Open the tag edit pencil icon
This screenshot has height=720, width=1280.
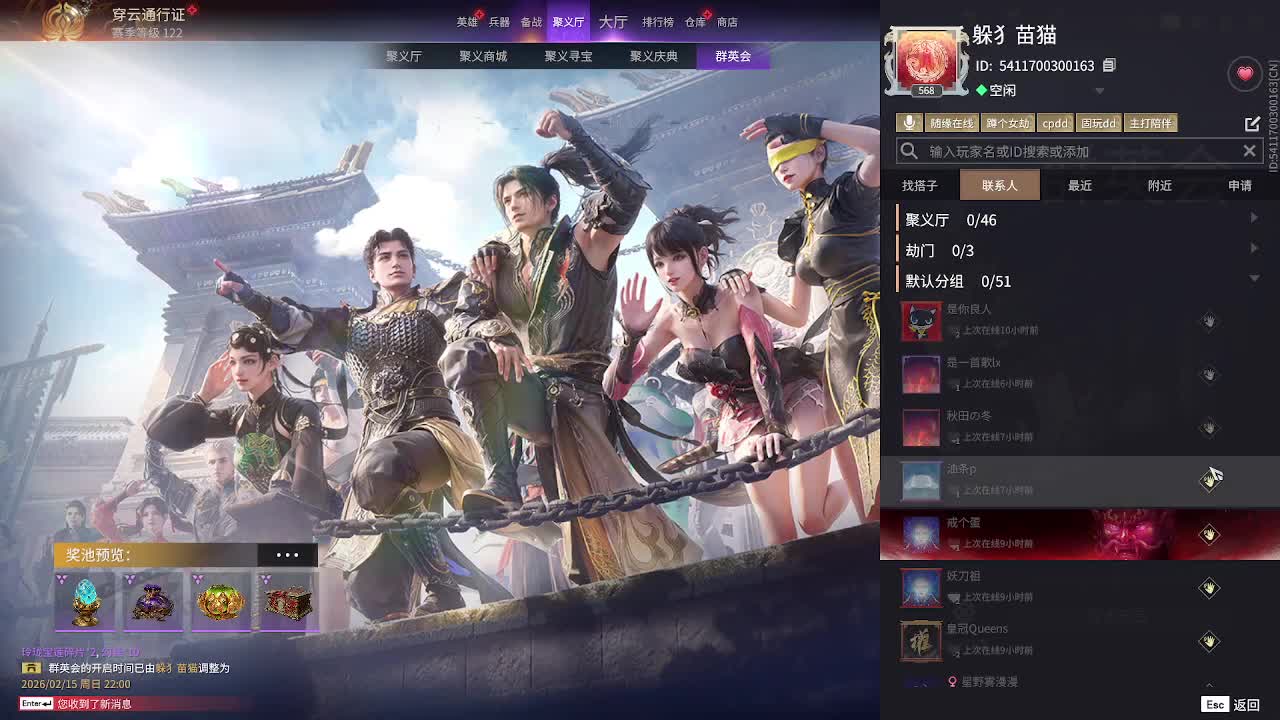pos(1252,123)
